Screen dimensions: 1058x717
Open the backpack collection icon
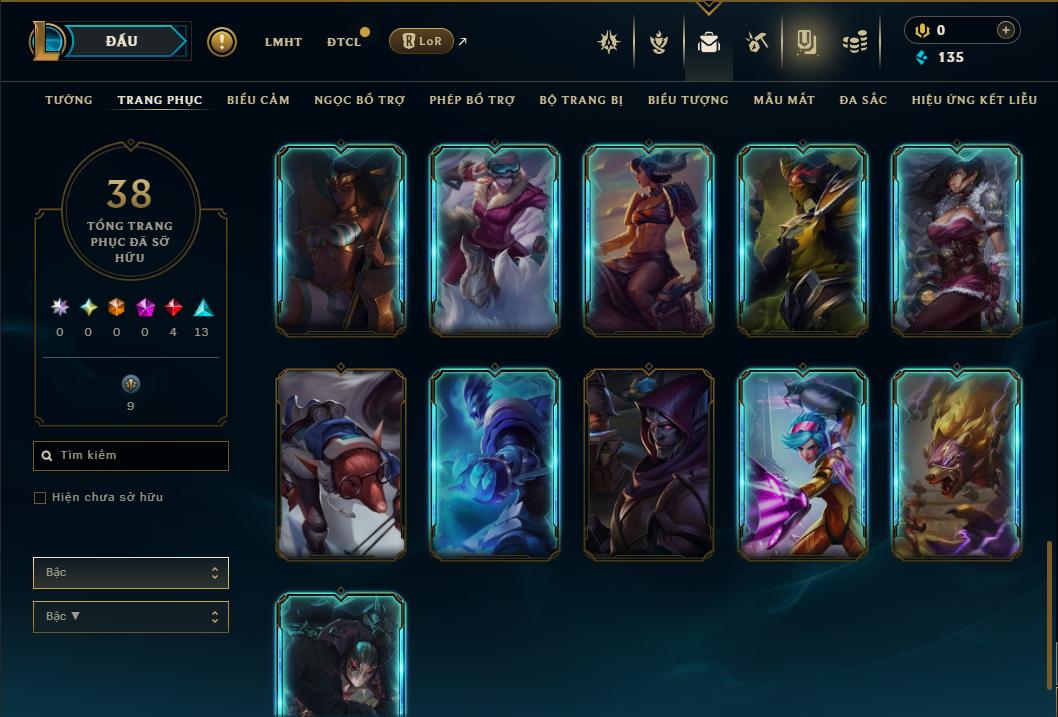[x=709, y=42]
